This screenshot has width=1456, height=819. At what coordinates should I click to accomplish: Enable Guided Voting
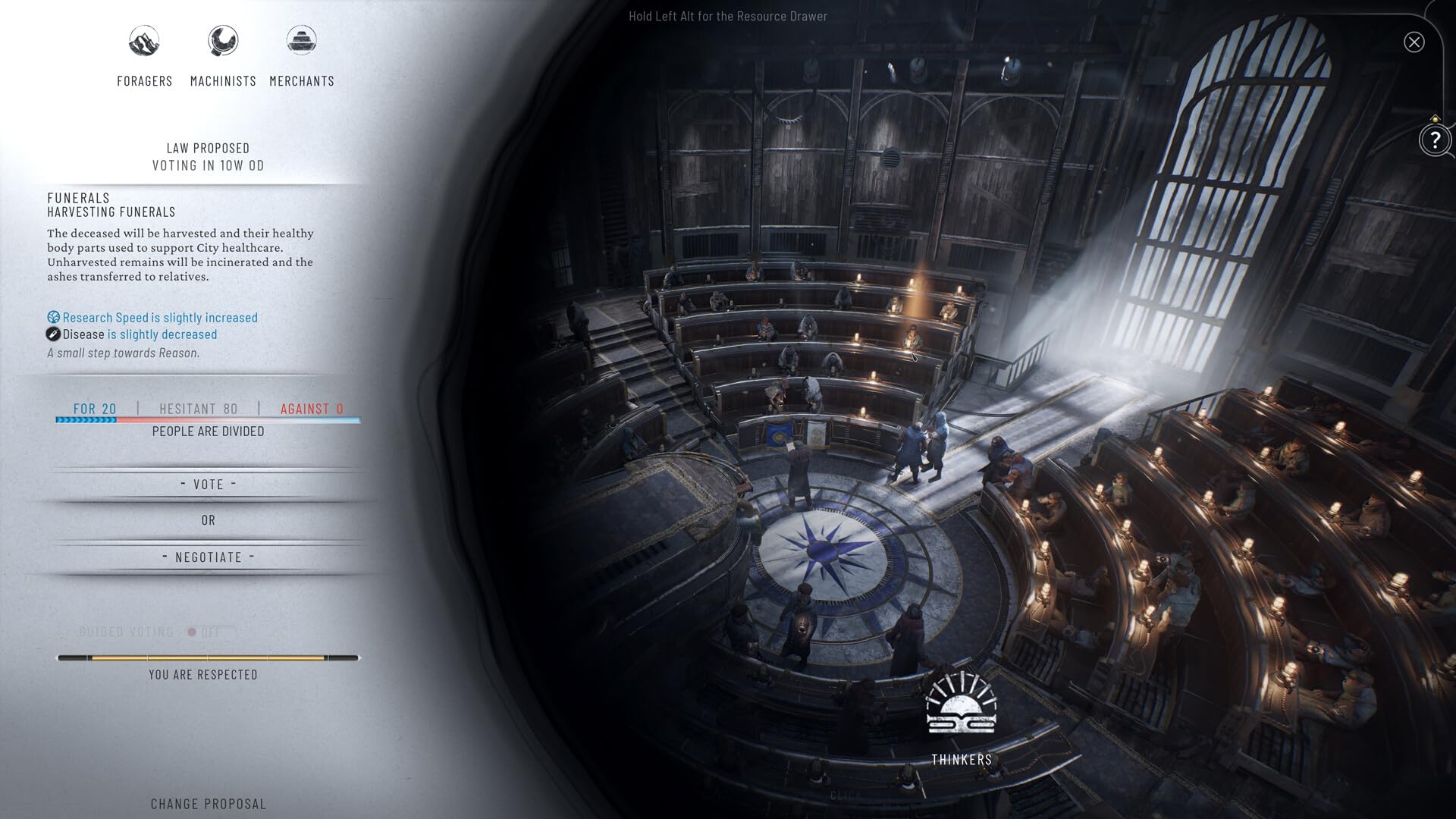click(199, 631)
